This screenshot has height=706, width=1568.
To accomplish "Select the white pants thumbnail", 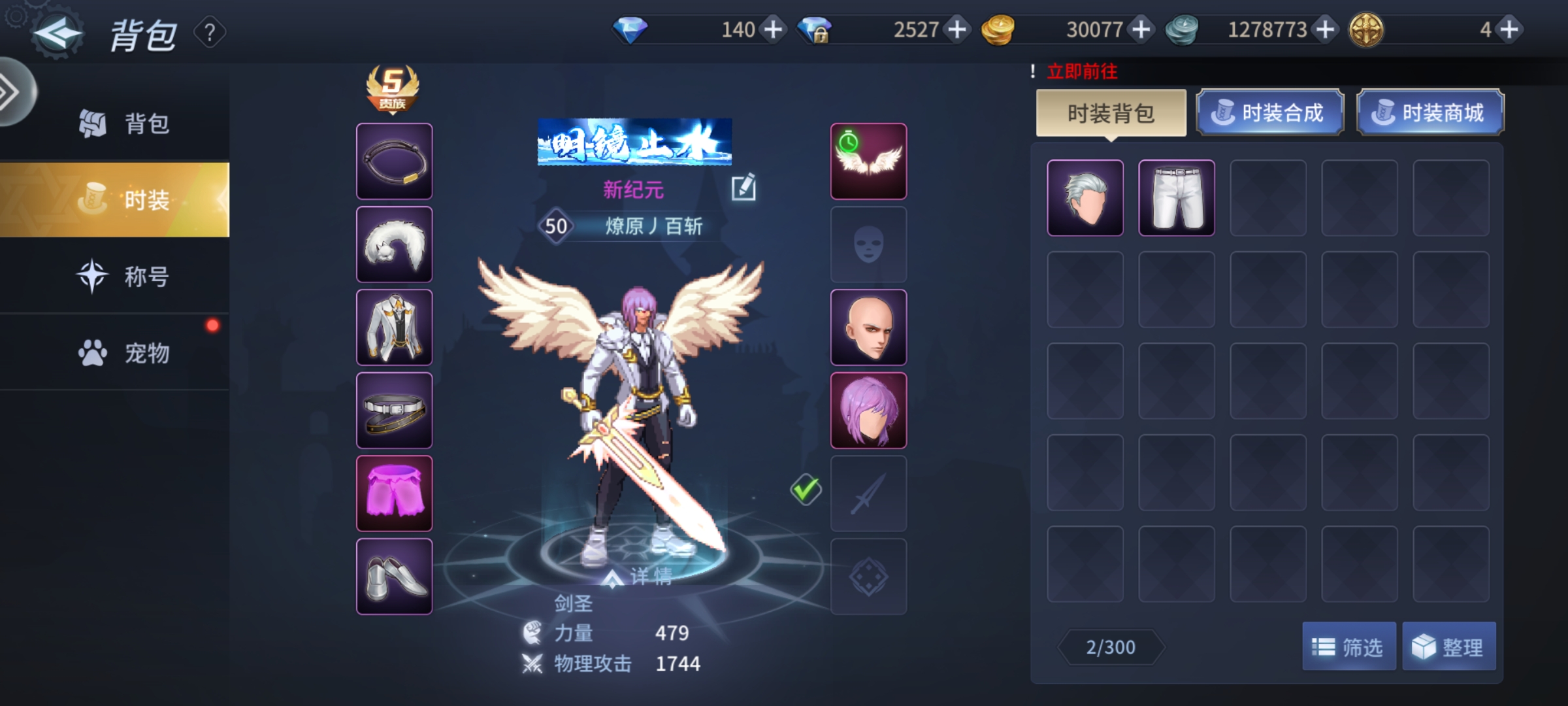I will coord(1176,196).
